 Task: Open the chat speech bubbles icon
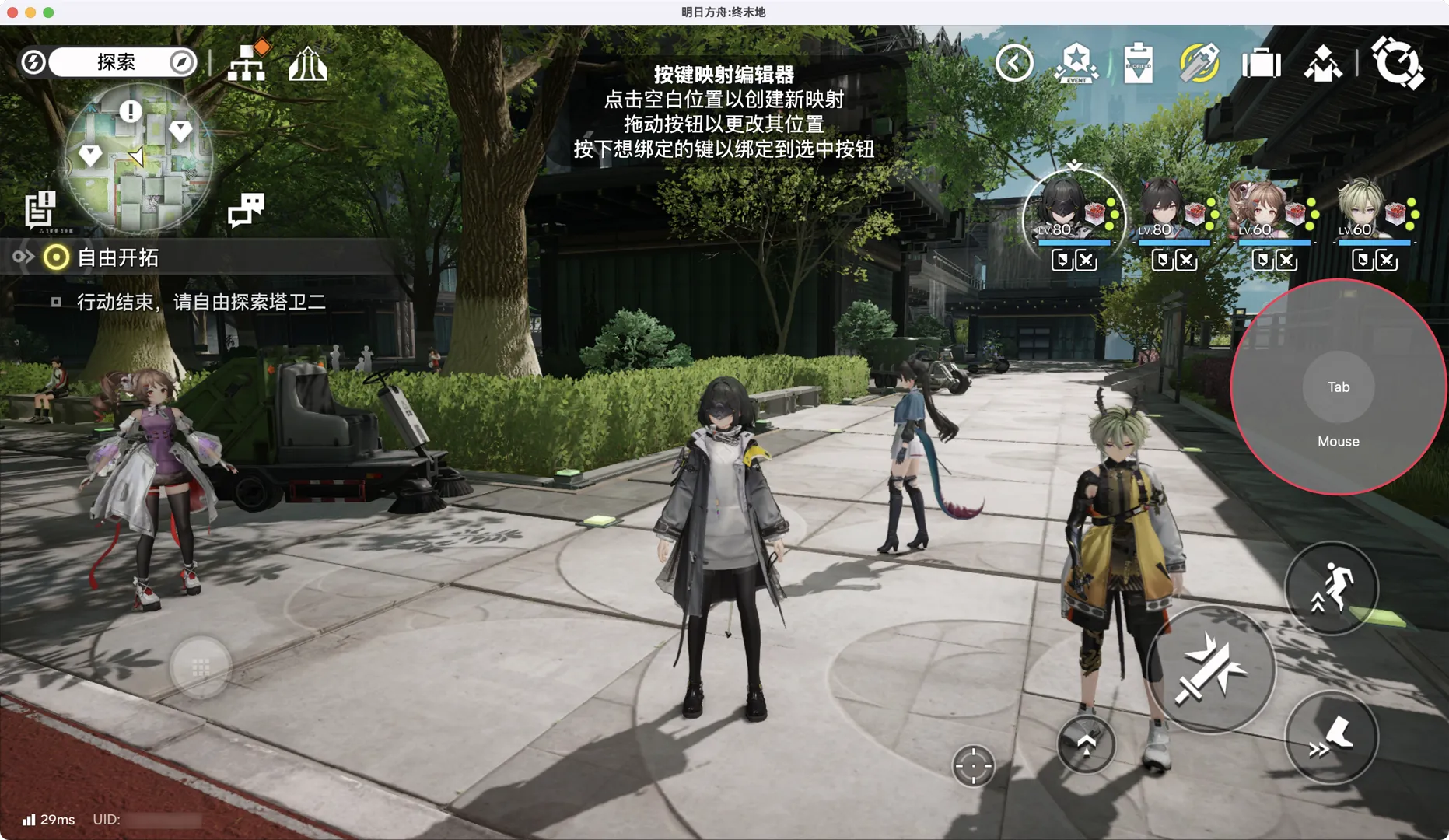click(246, 209)
